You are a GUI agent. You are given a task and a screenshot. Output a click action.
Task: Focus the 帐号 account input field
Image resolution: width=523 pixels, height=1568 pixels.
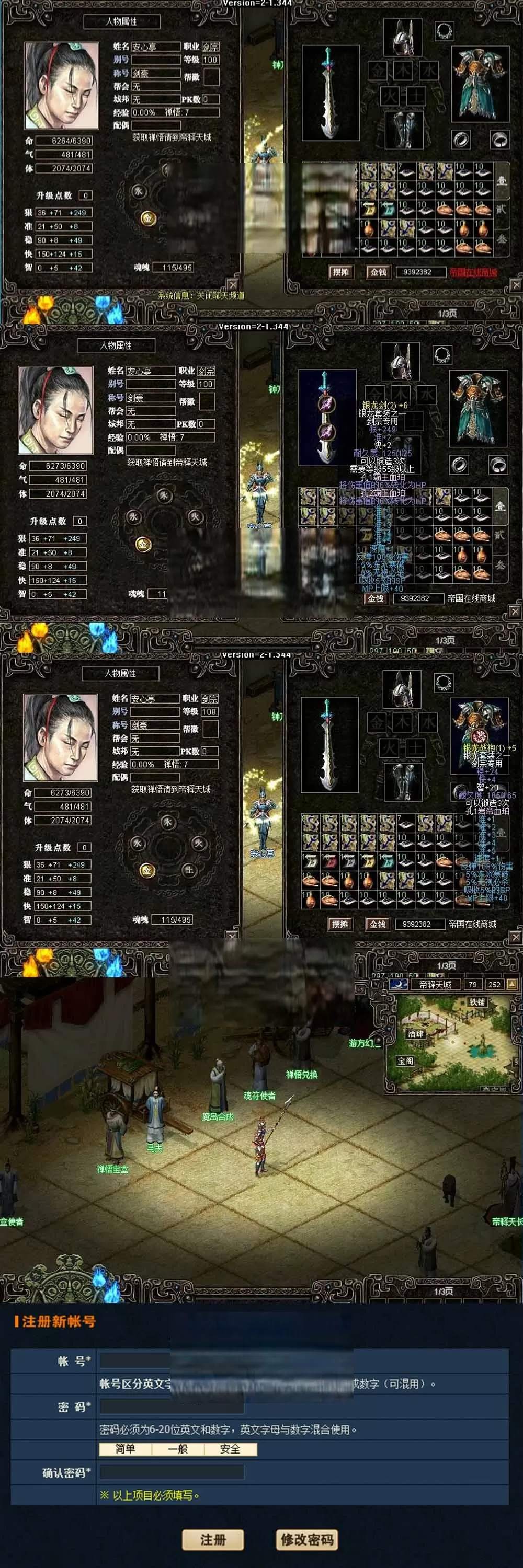135,1360
